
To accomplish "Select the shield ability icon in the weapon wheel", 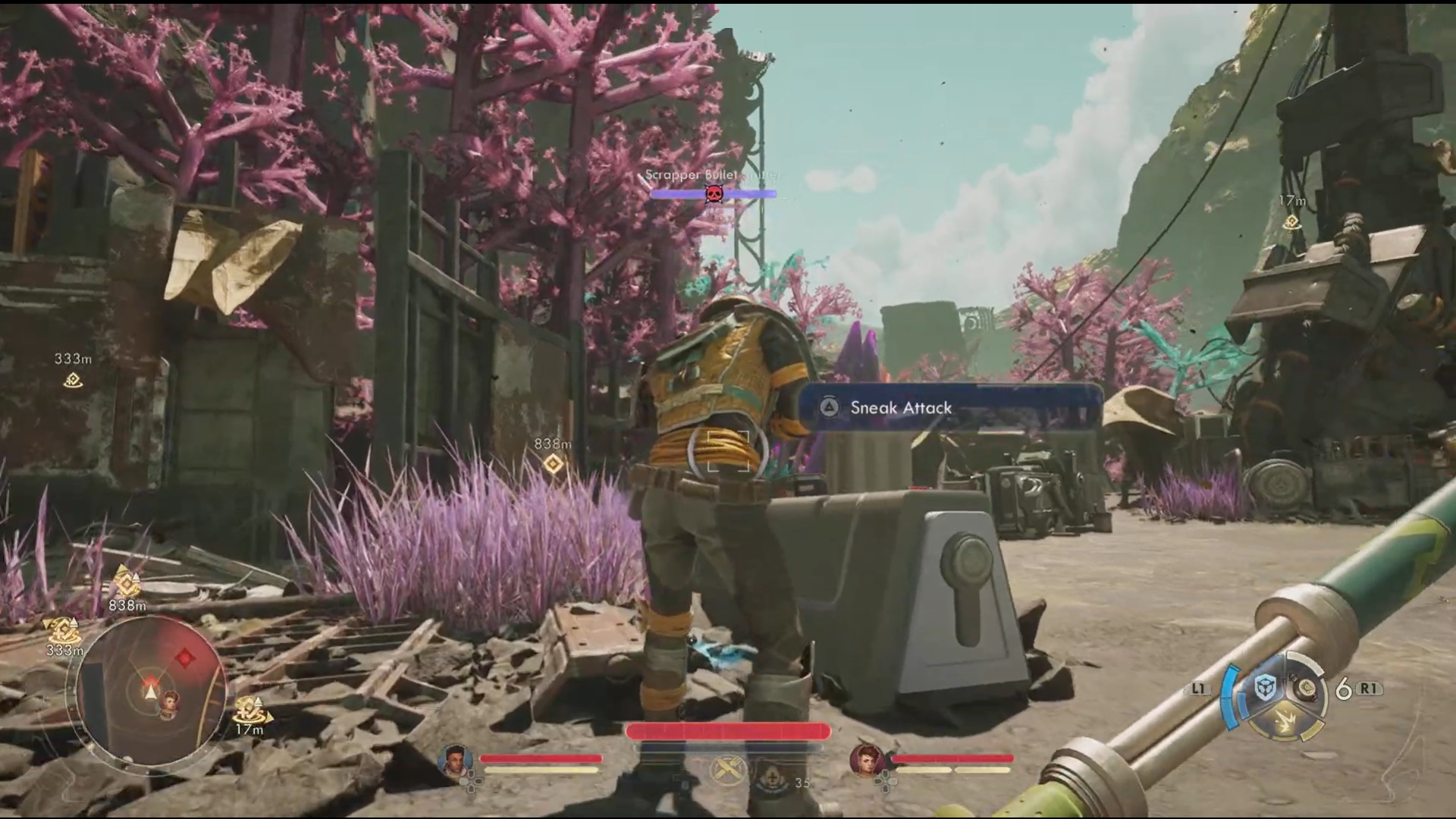I will pos(1264,688).
